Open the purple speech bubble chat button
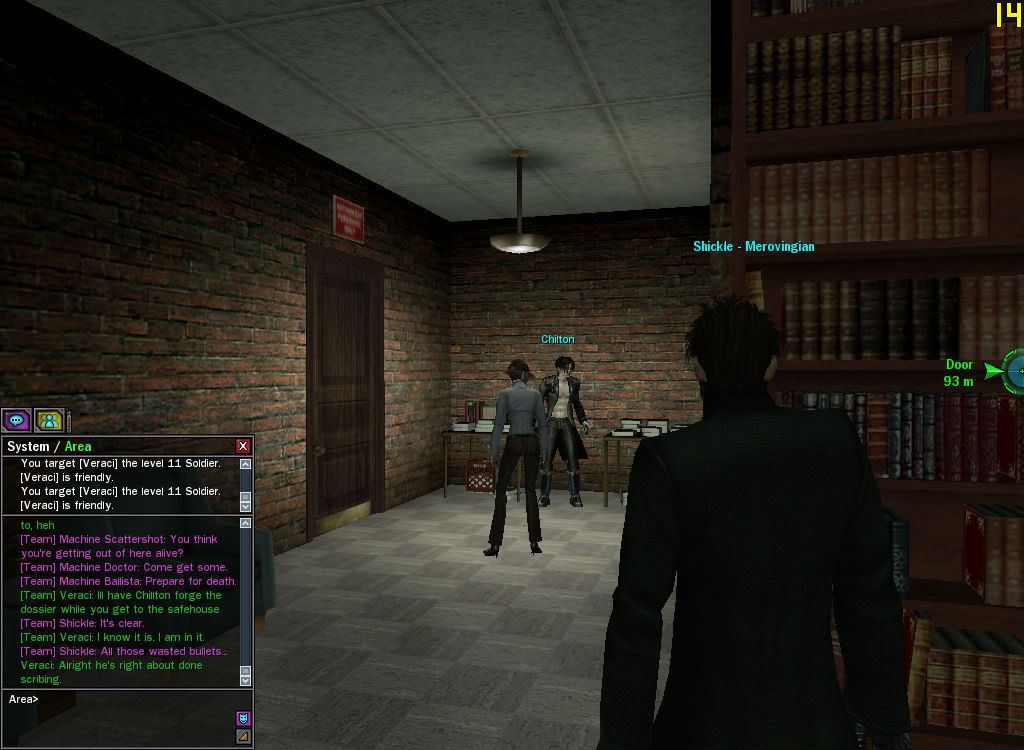 tap(17, 420)
